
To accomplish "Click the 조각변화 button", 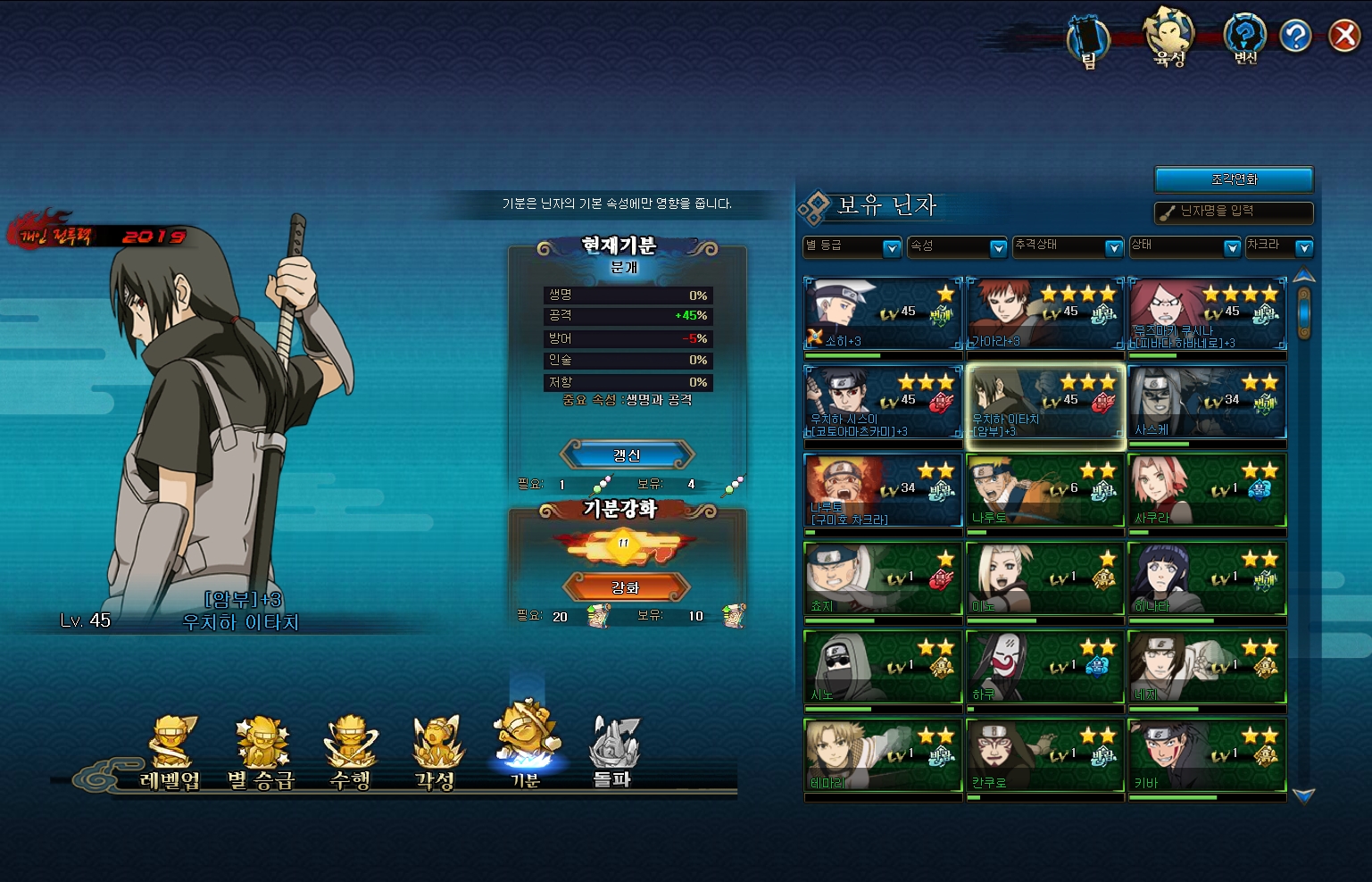I will tap(1234, 179).
